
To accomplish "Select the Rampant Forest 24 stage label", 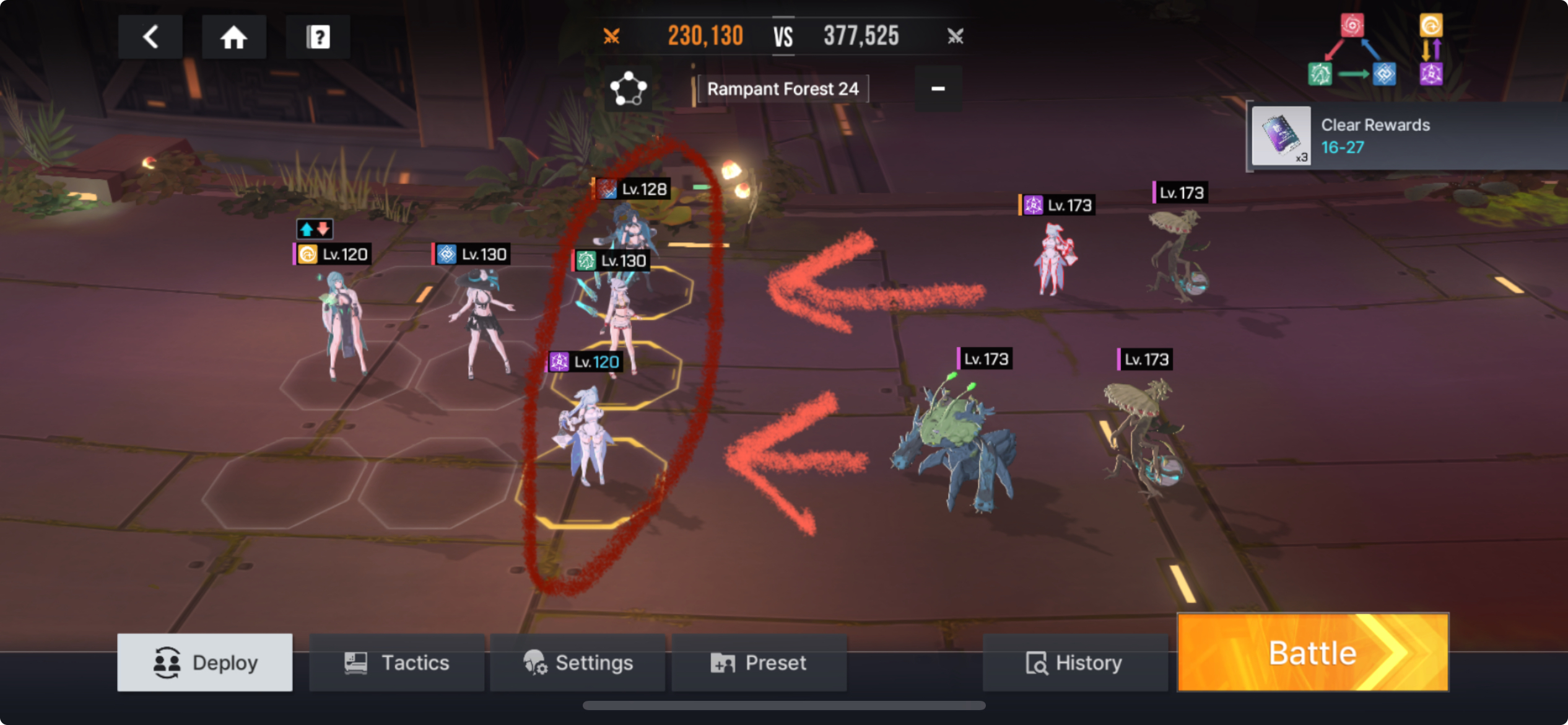I will click(783, 89).
